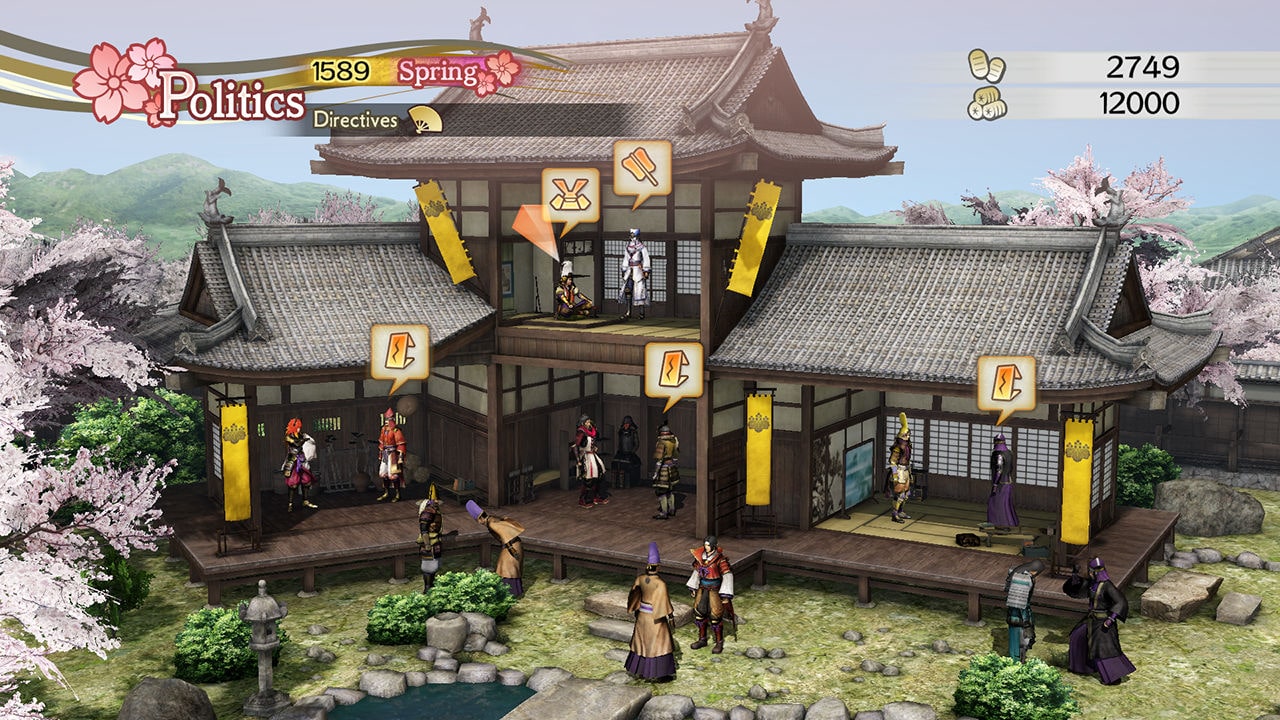This screenshot has height=720, width=1280.
Task: Select the cherry blossom emblem beside Politics
Action: coord(113,80)
